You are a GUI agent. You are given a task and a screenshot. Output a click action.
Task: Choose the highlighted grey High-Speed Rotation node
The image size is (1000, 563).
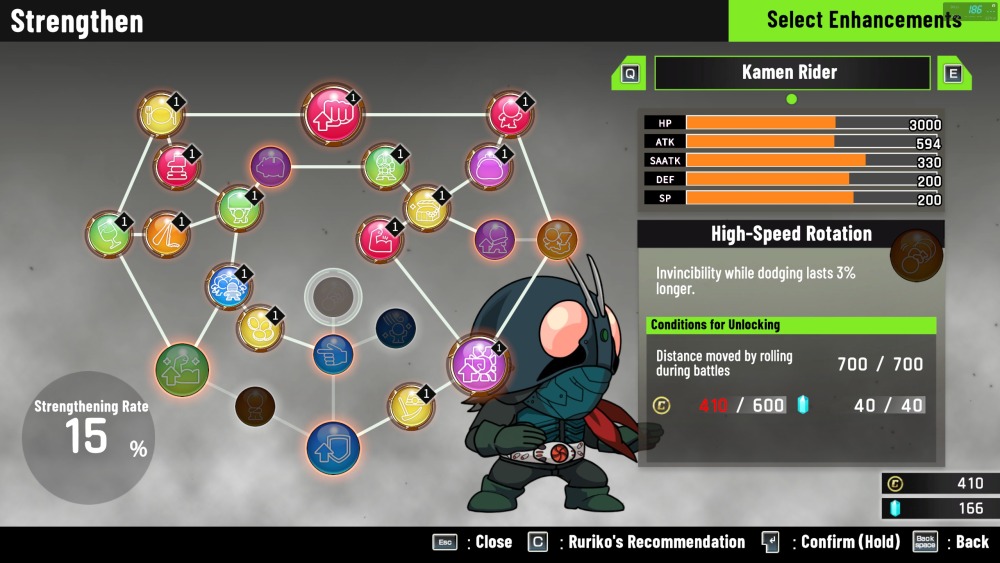(331, 296)
